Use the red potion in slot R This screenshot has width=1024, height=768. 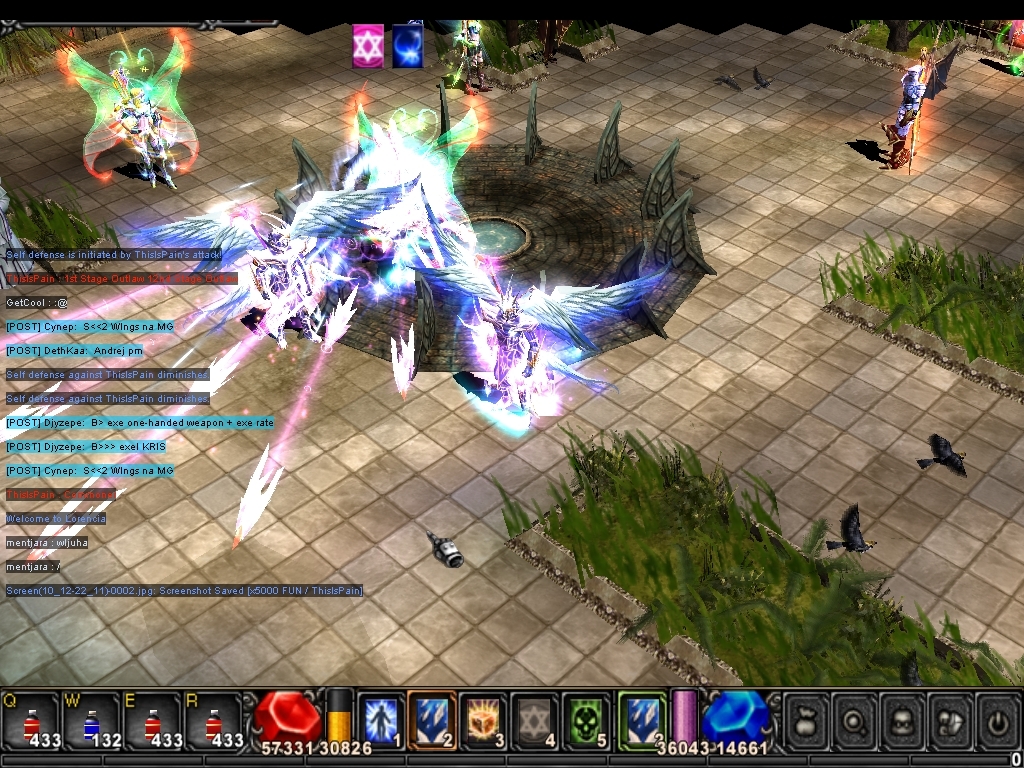pyautogui.click(x=214, y=720)
